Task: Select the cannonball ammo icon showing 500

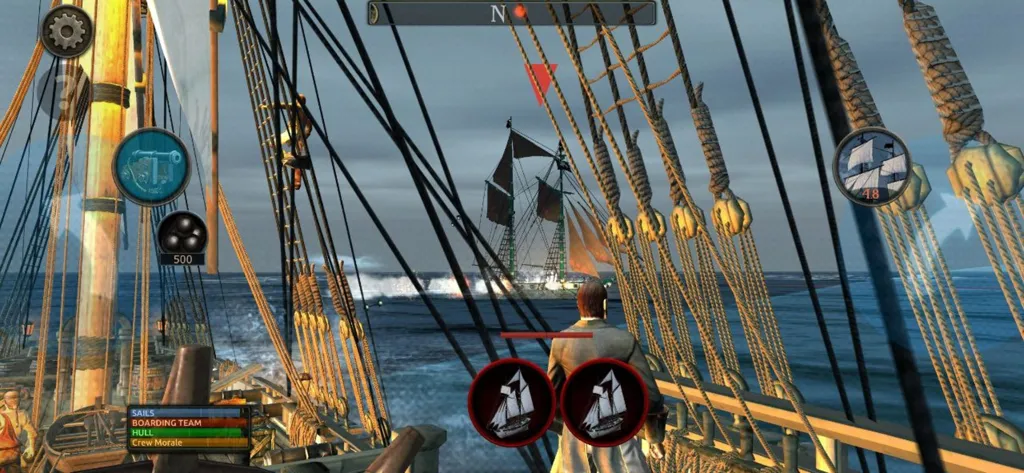Action: [181, 233]
